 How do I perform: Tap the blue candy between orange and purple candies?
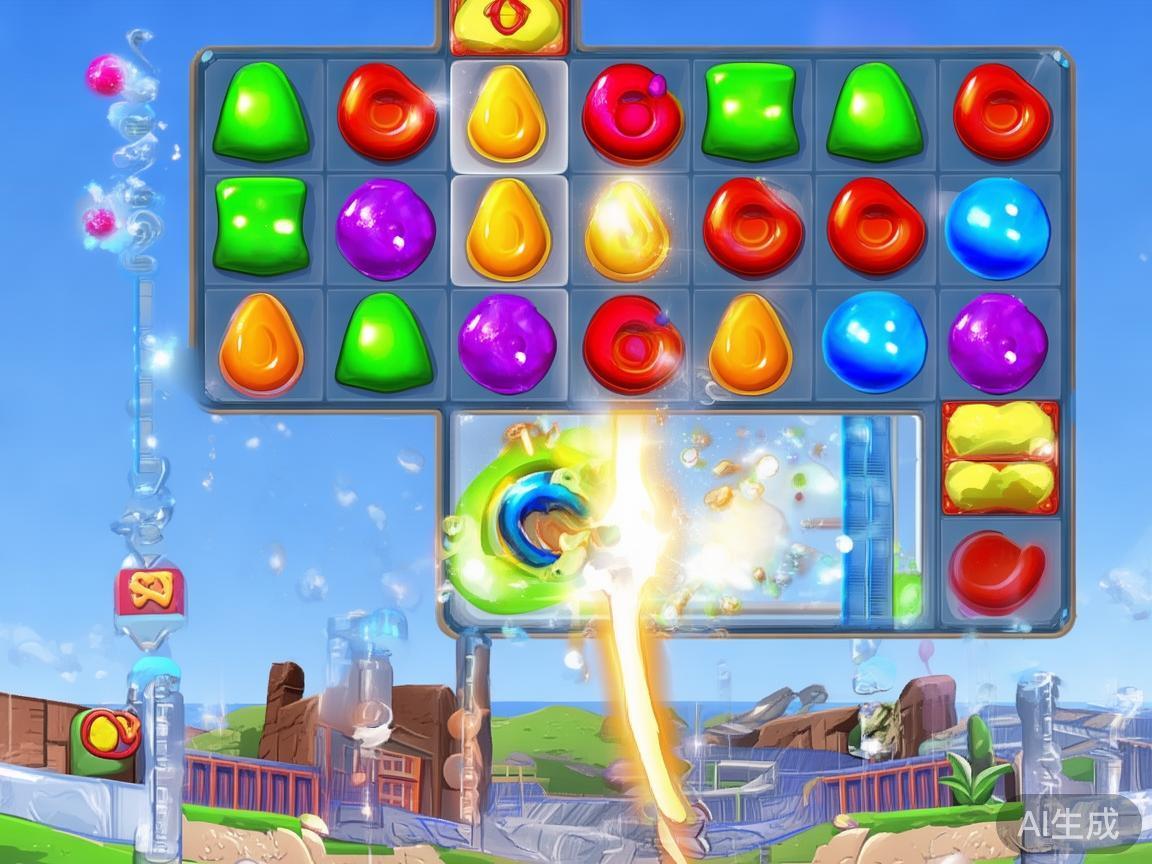coord(873,342)
